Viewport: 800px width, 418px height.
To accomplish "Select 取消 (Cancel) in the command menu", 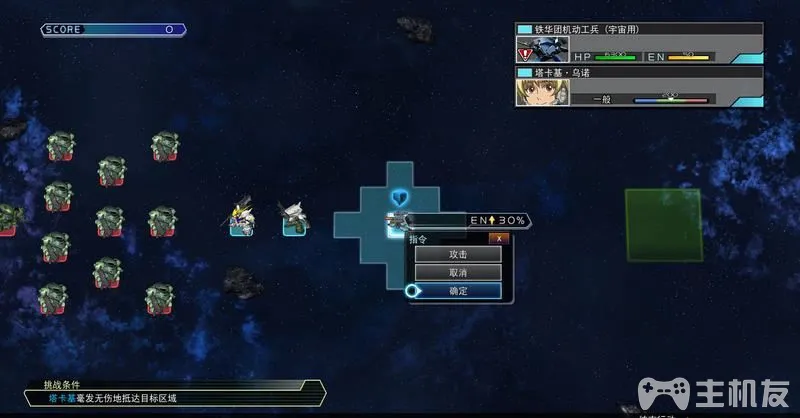I will tap(458, 272).
